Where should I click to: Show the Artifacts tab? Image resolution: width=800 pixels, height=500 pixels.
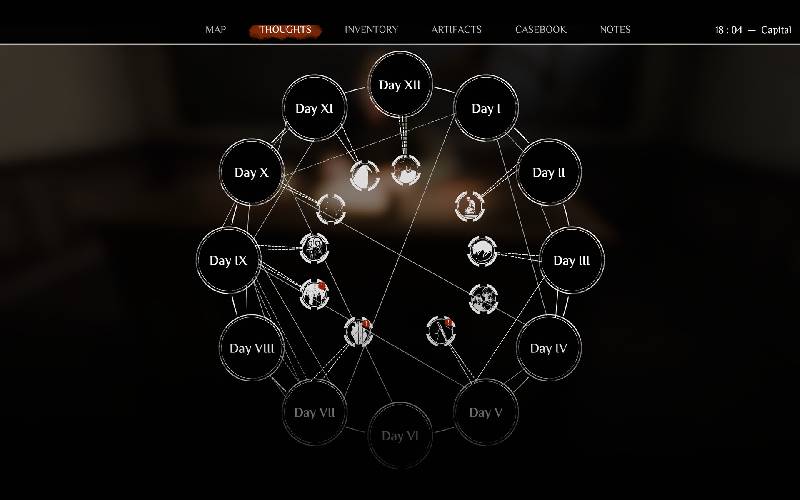(456, 30)
